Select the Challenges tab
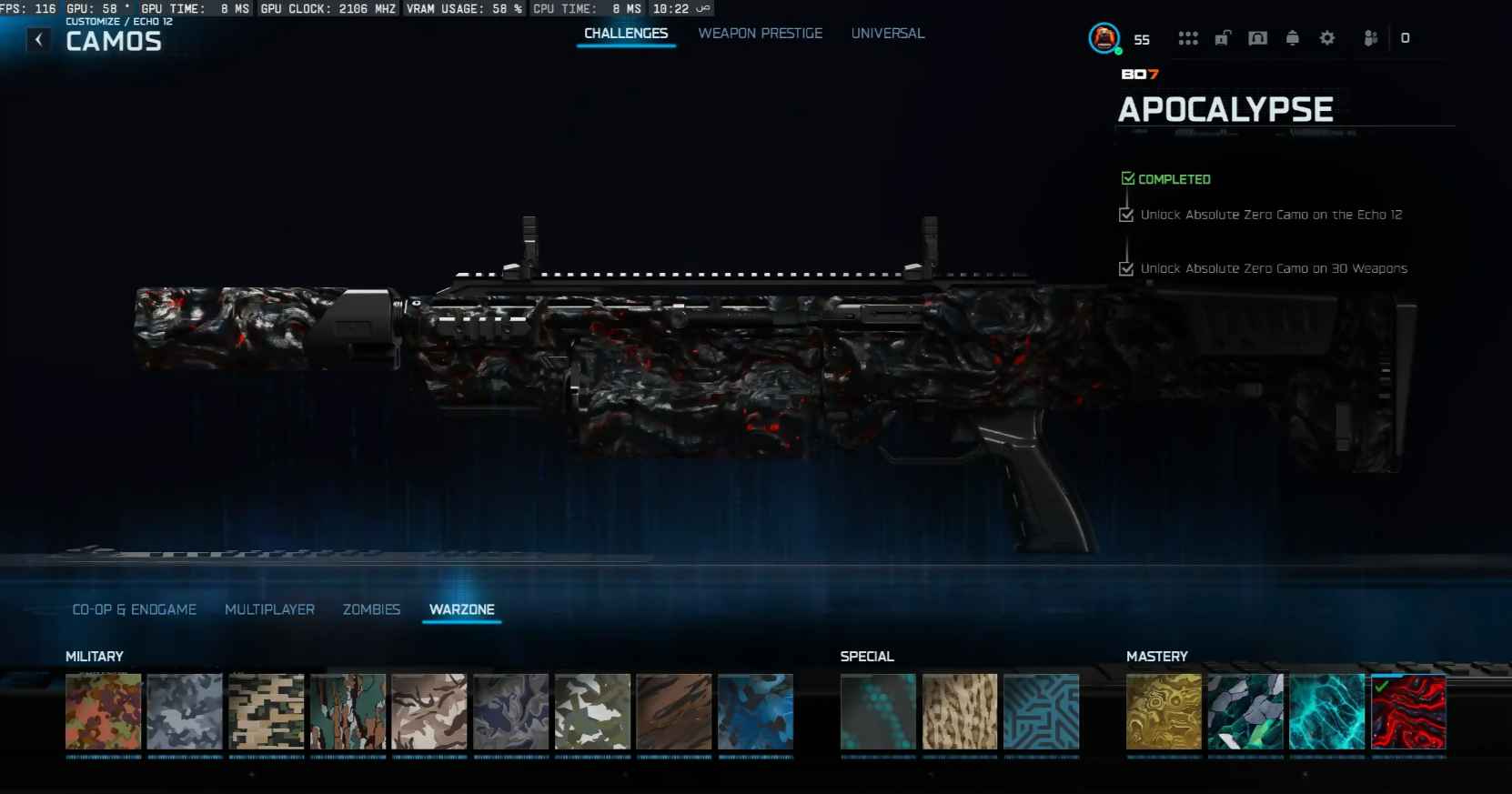This screenshot has height=794, width=1512. click(626, 34)
